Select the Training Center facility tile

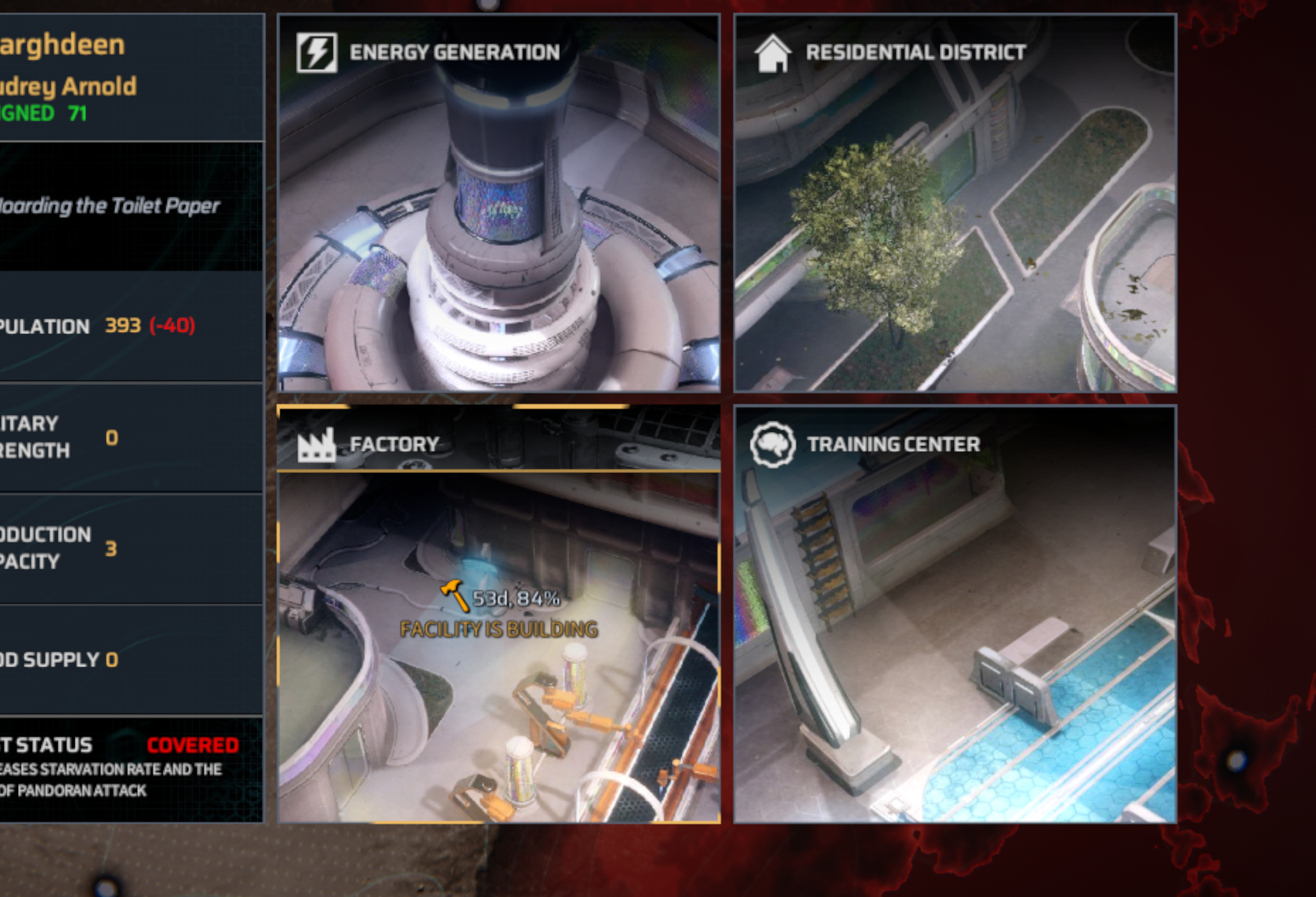(955, 613)
